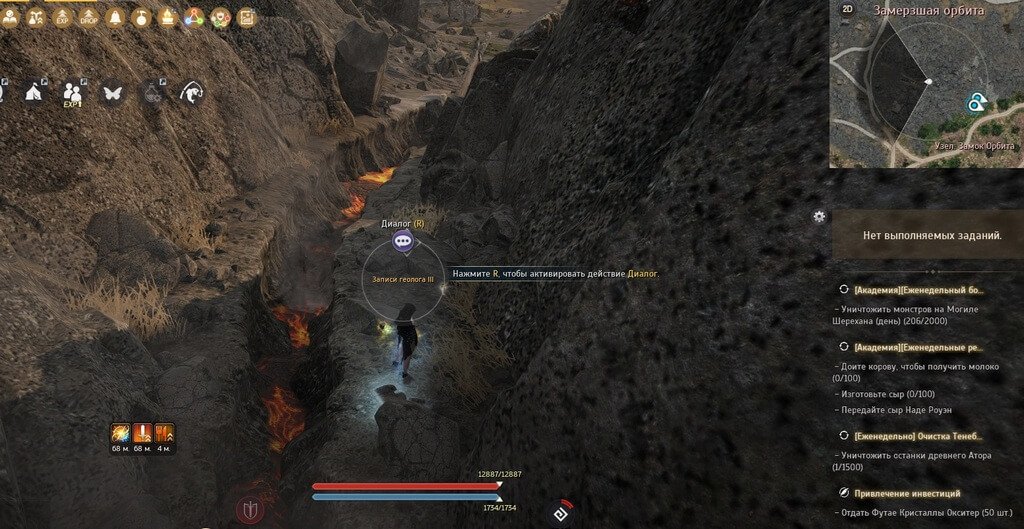Click the EXP boost icon in the top row
The height and width of the screenshot is (529, 1024).
[x=61, y=17]
